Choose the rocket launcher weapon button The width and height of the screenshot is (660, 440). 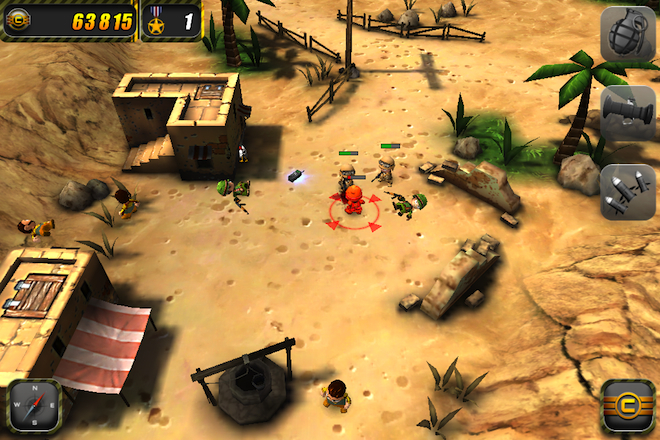tap(627, 112)
